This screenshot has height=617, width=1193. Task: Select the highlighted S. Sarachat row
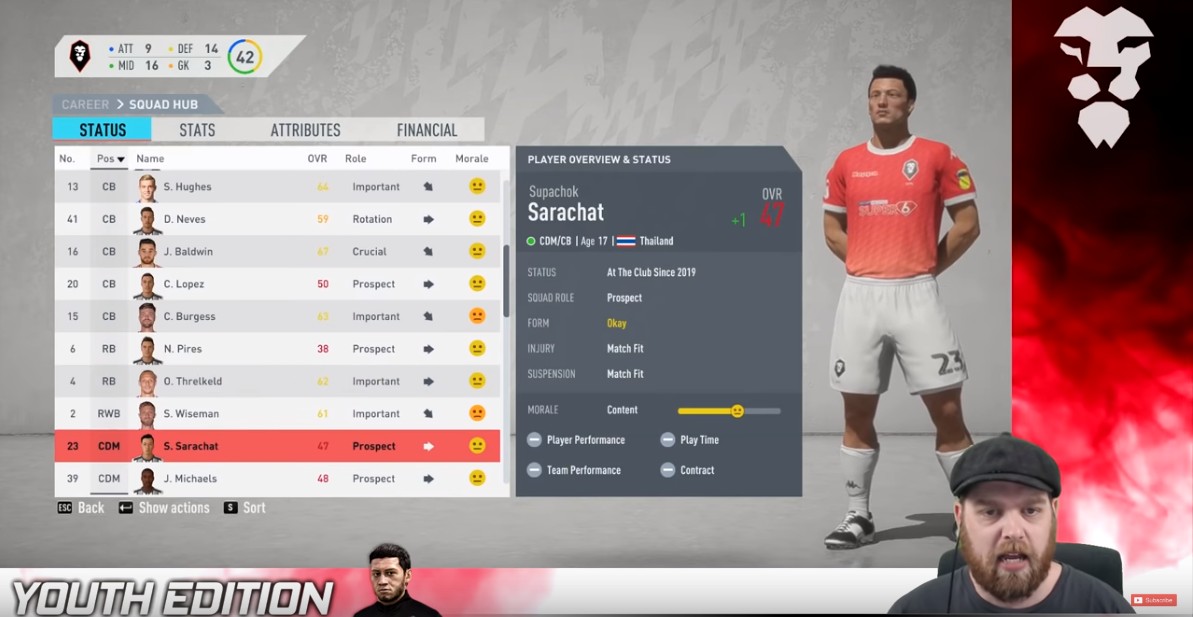tap(190, 446)
